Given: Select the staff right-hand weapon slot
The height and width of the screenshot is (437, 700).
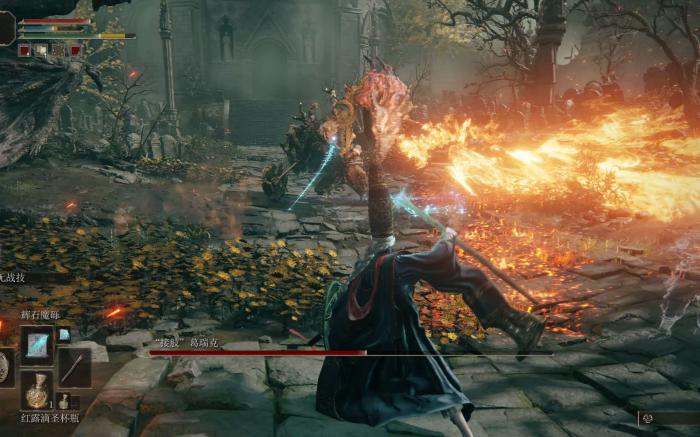Looking at the screenshot, I should (73, 367).
